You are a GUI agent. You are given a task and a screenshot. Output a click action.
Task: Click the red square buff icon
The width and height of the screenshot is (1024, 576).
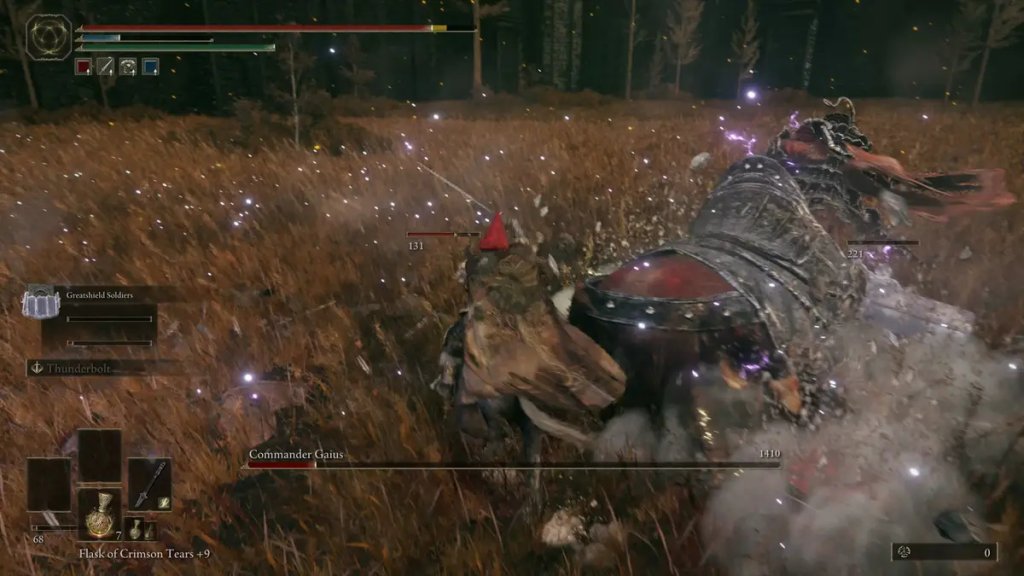[84, 66]
